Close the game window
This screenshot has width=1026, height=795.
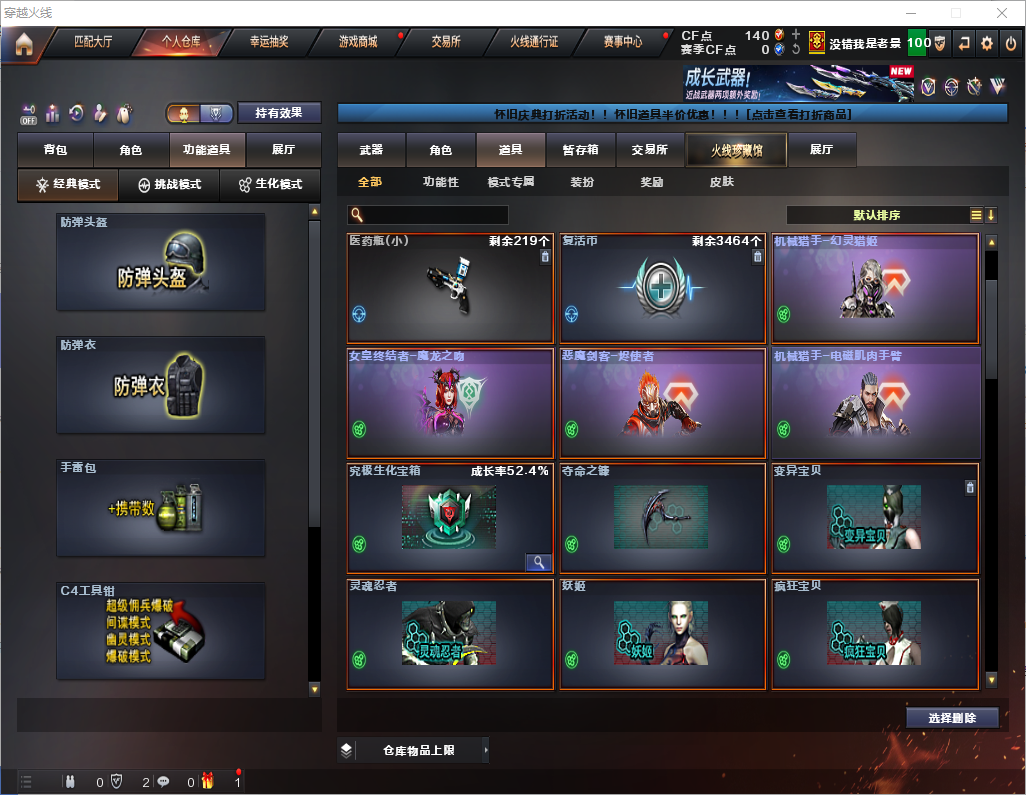[x=1001, y=13]
